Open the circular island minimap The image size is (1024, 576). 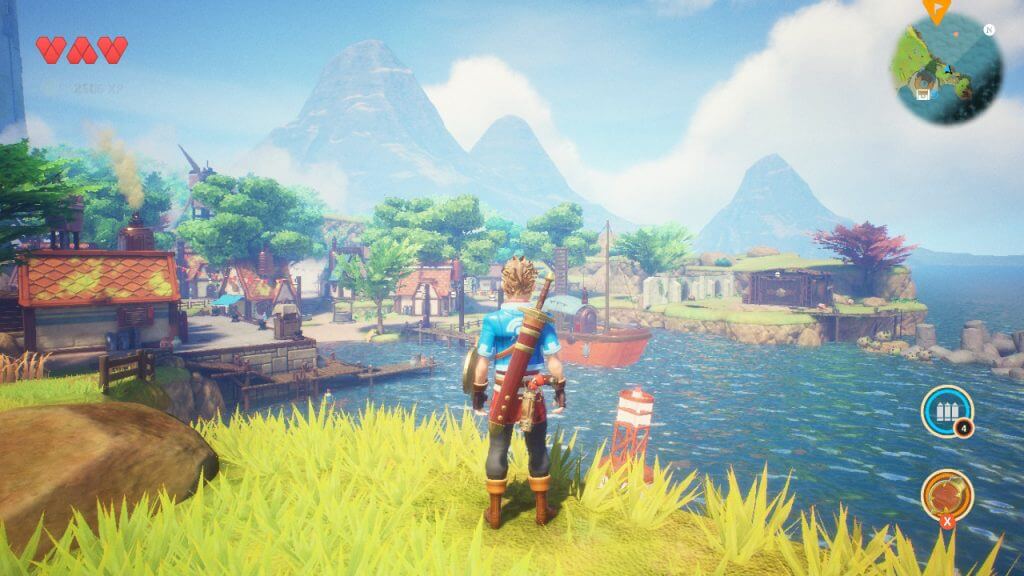click(946, 67)
